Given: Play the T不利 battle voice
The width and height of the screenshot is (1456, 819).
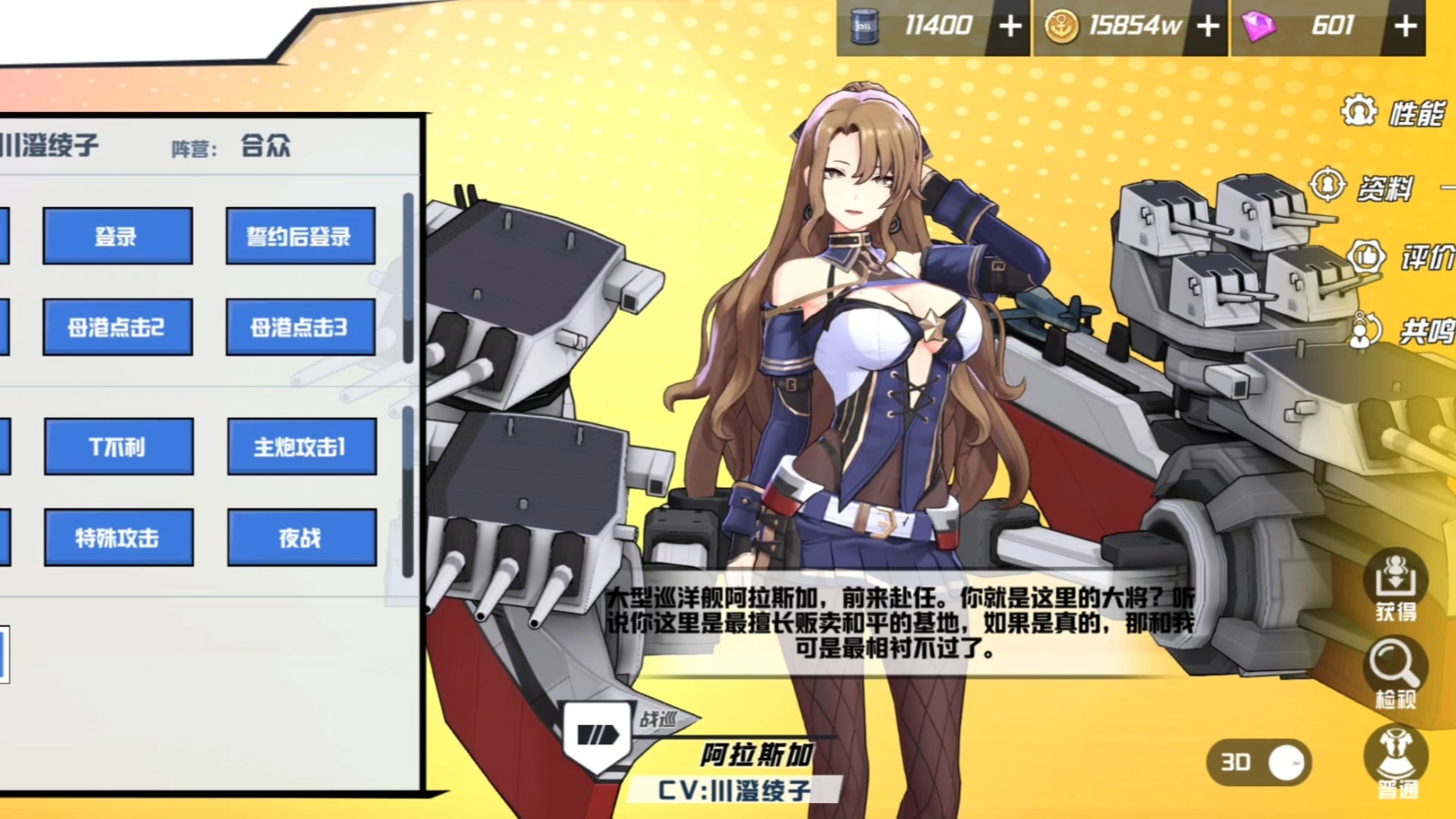Looking at the screenshot, I should pyautogui.click(x=118, y=446).
